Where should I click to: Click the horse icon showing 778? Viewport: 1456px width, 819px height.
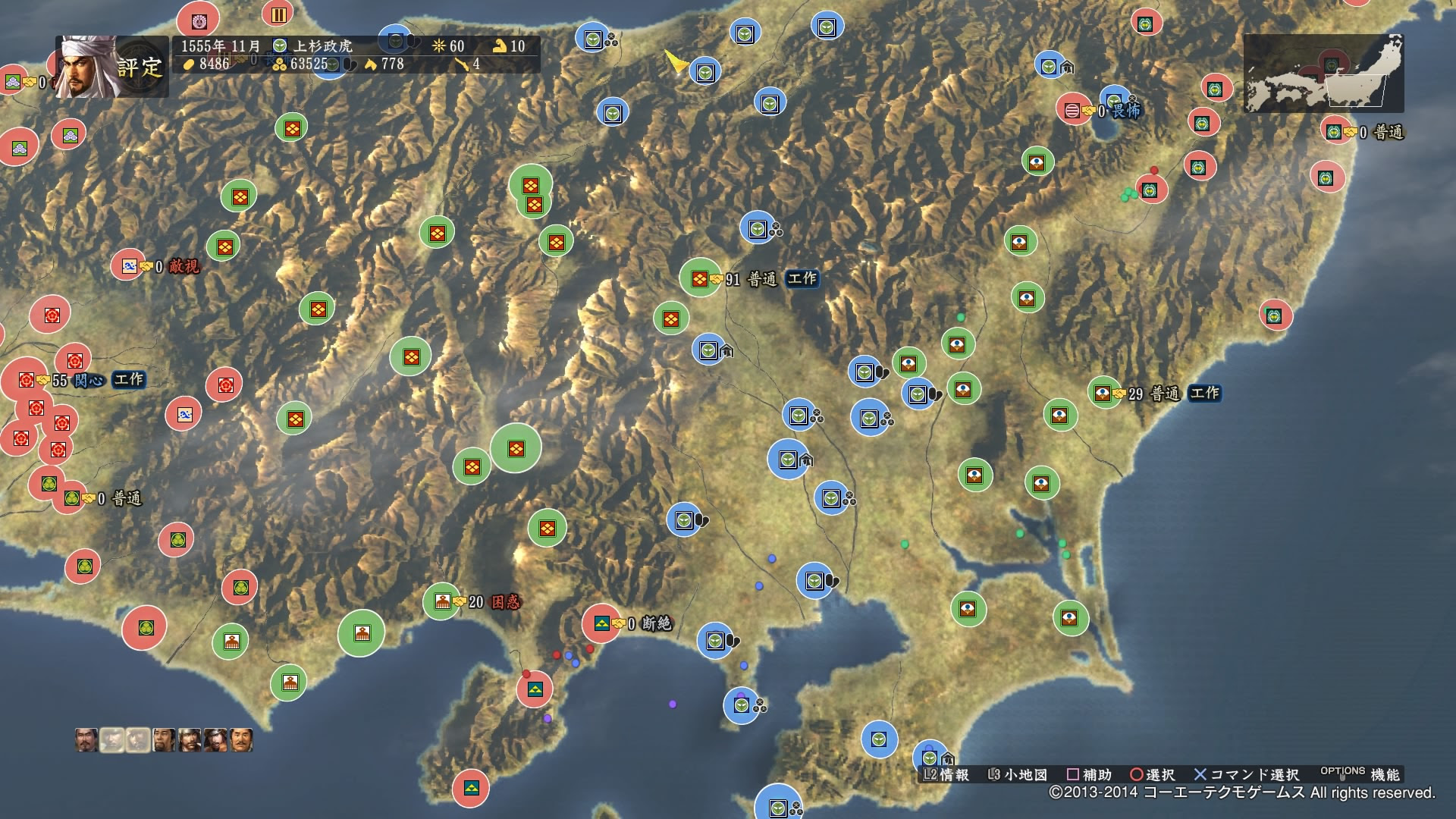pyautogui.click(x=371, y=64)
